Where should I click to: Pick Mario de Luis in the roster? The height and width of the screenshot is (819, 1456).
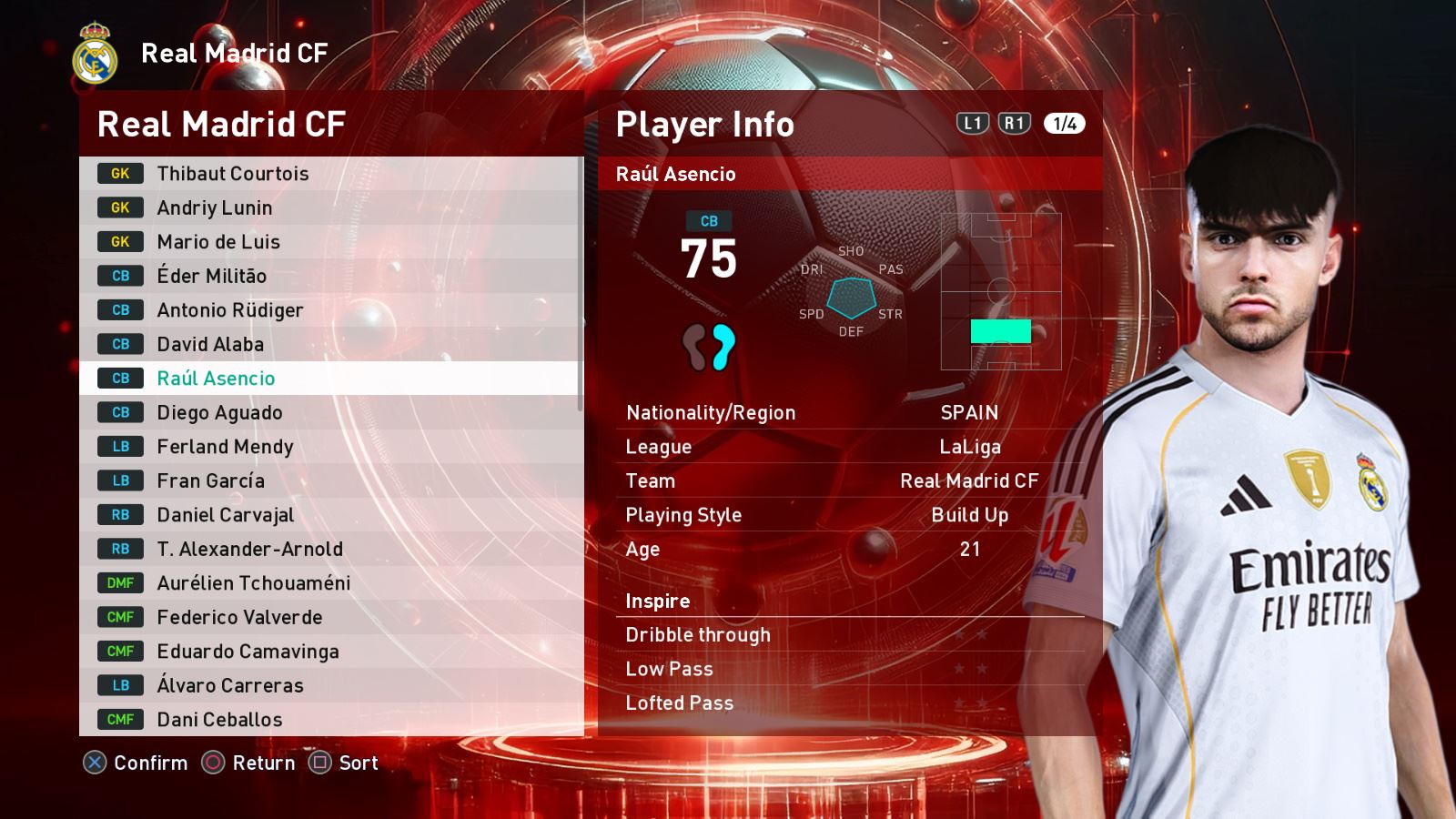click(x=328, y=242)
